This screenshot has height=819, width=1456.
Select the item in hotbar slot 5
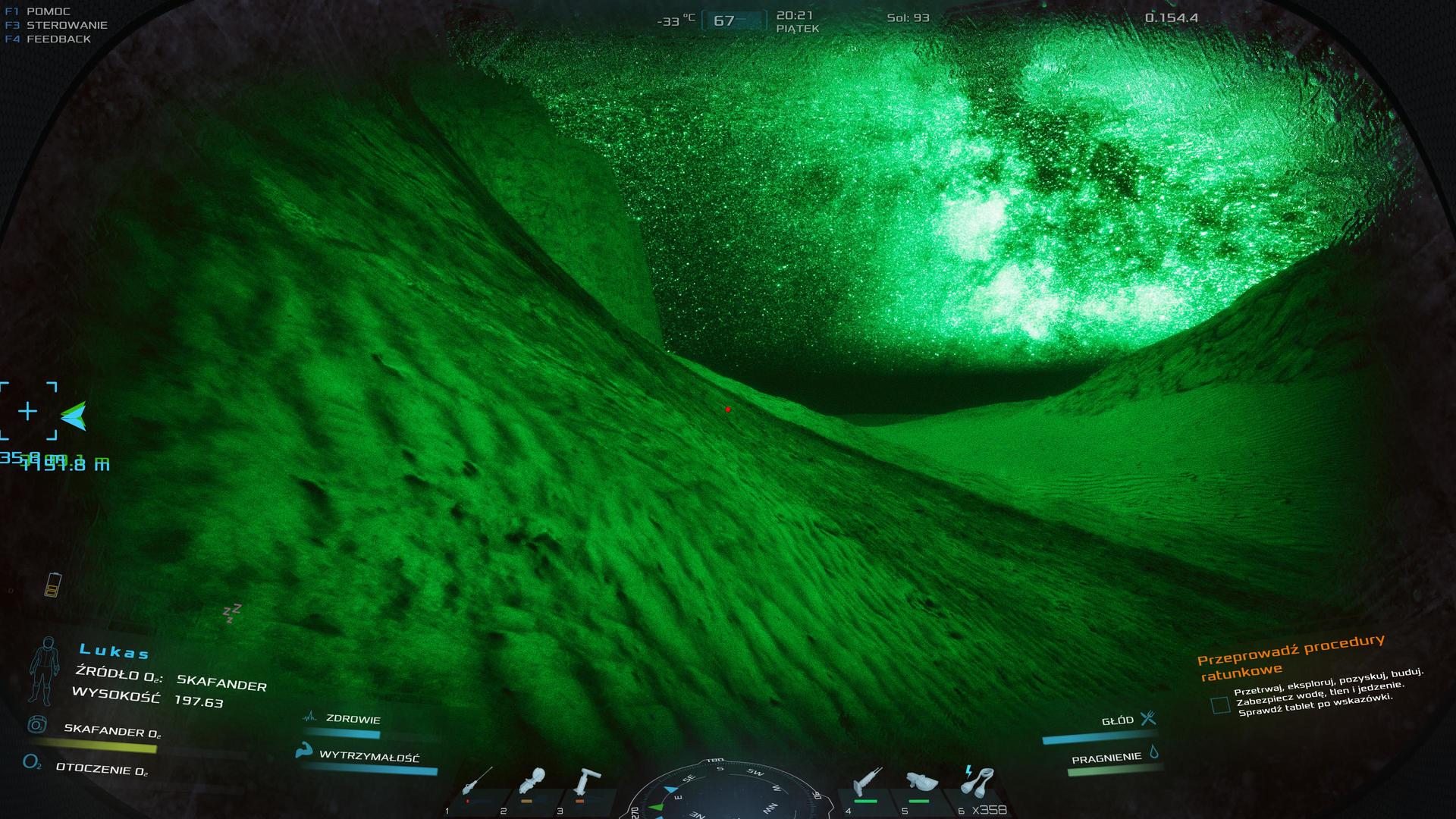click(920, 783)
